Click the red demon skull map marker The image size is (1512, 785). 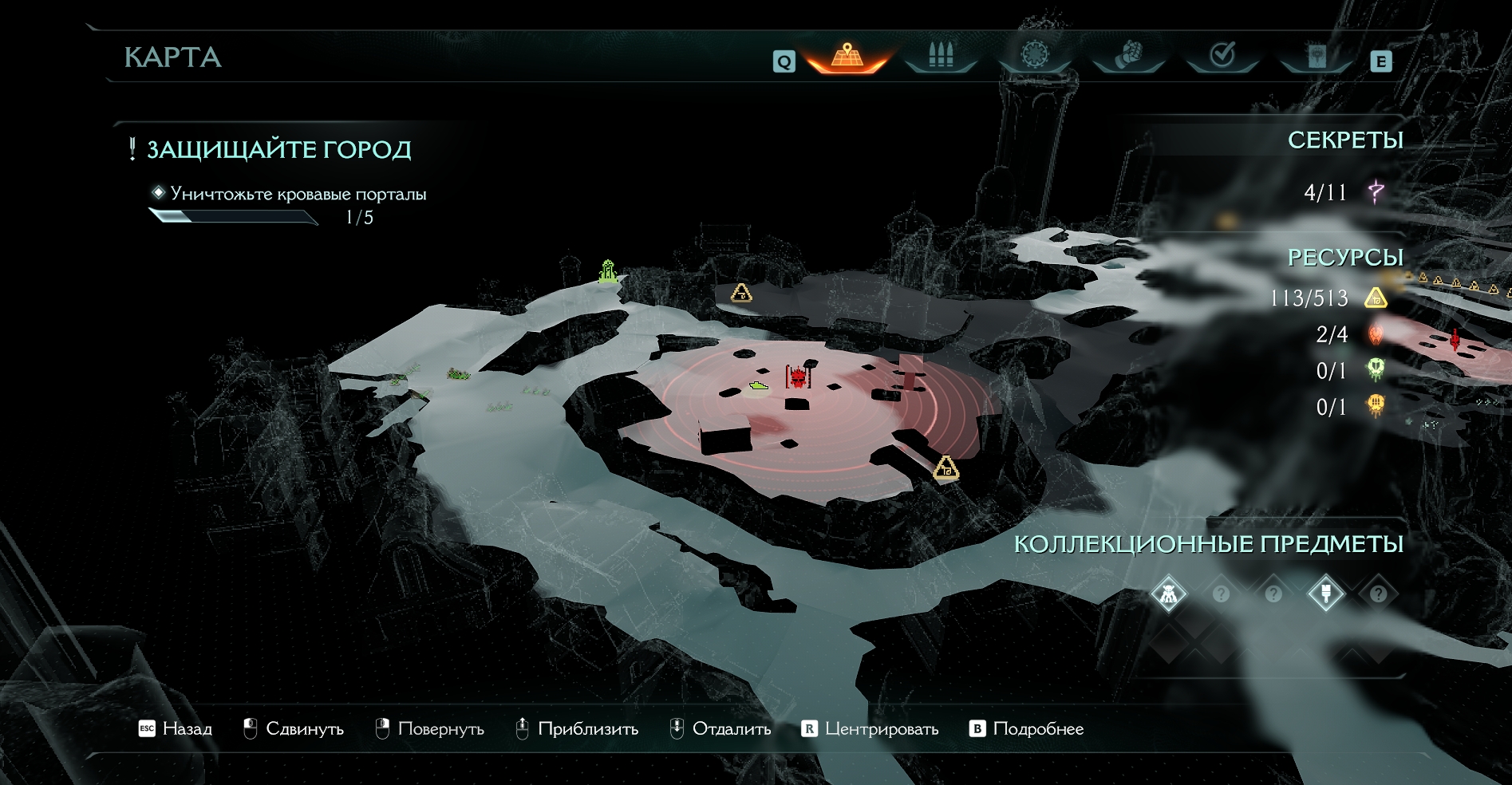tap(798, 377)
